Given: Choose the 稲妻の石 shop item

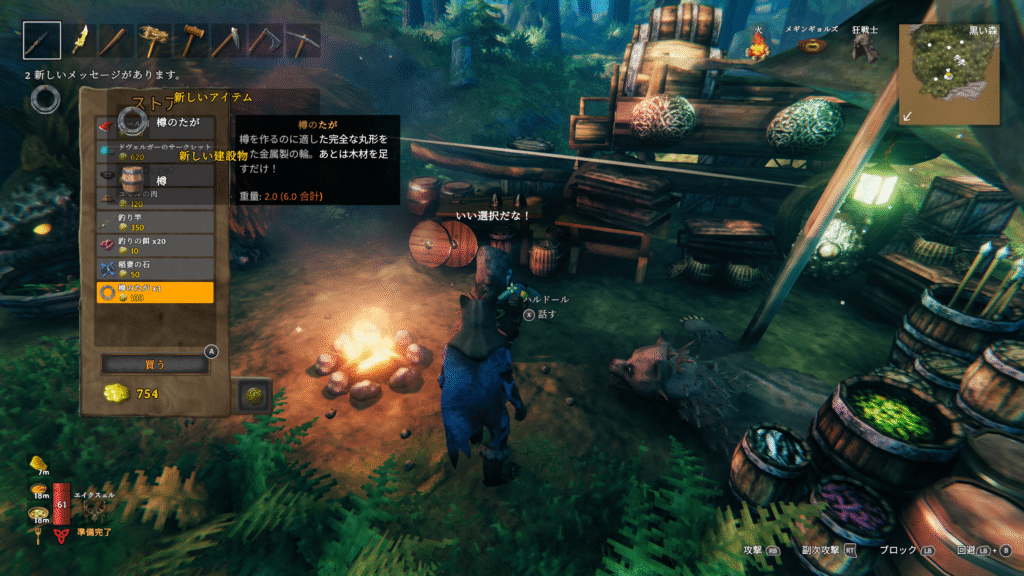Looking at the screenshot, I should [x=155, y=268].
